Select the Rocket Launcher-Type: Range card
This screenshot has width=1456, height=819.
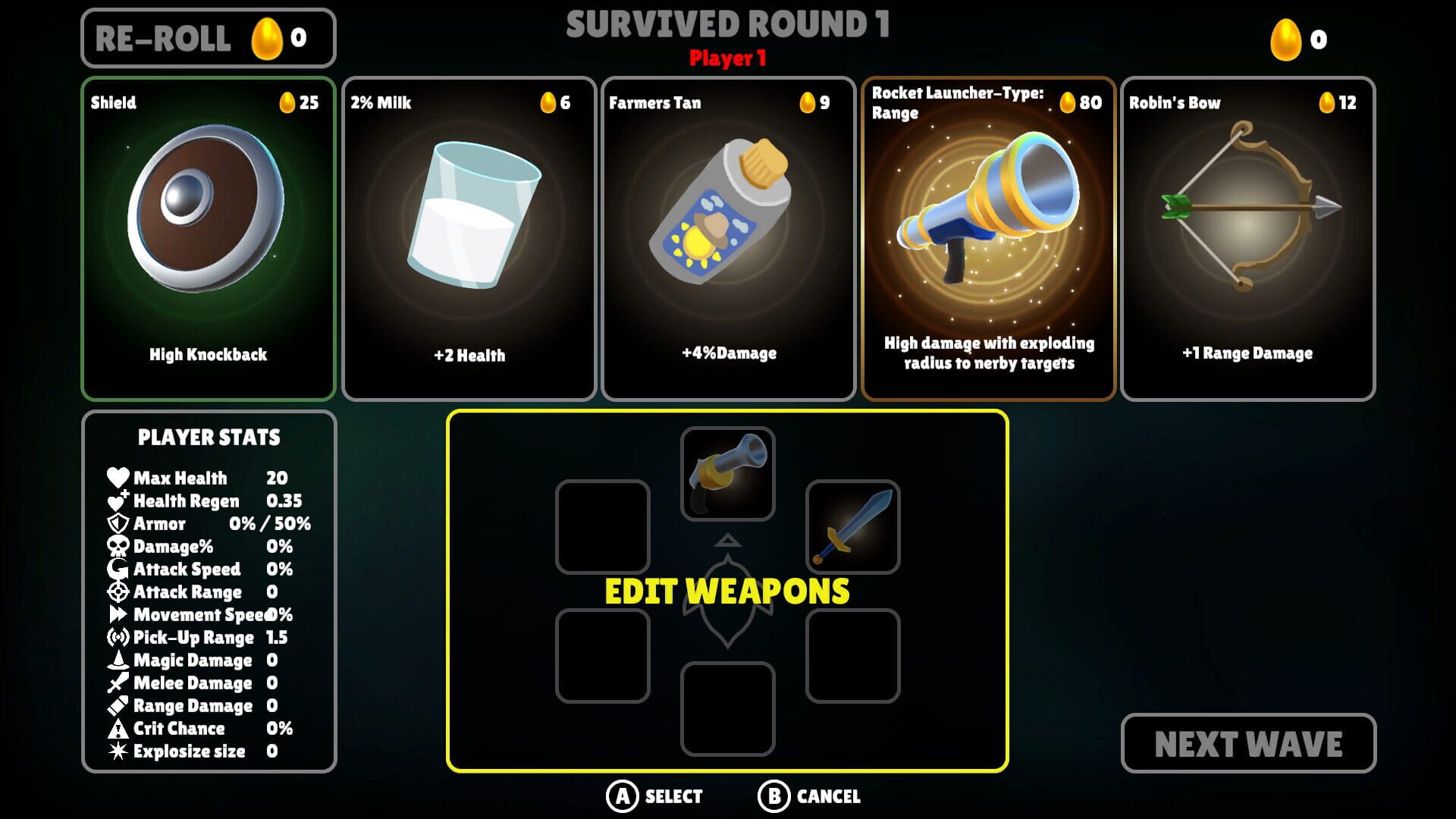point(987,234)
